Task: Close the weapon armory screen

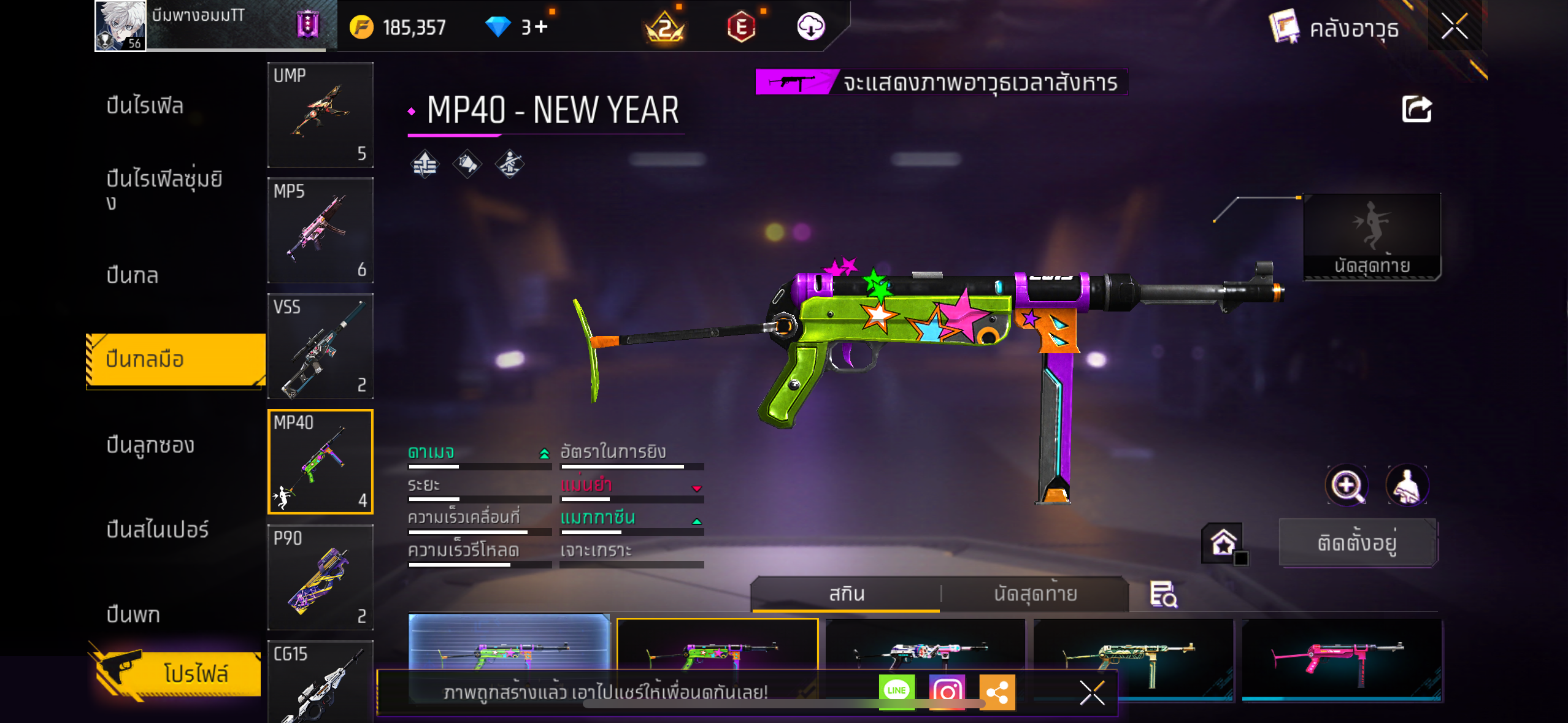Action: 1455,27
